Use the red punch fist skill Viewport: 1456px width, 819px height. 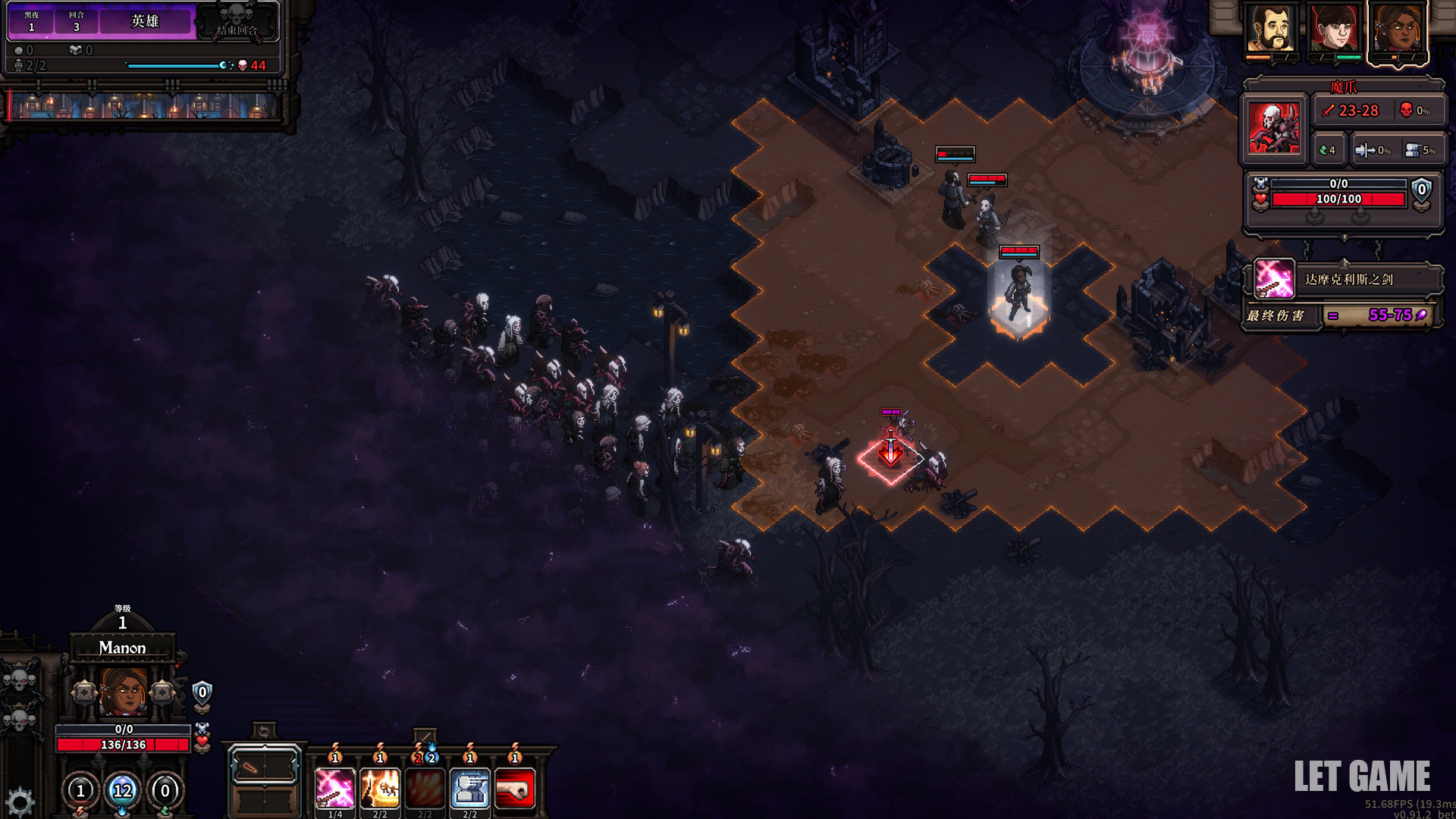pos(515,789)
